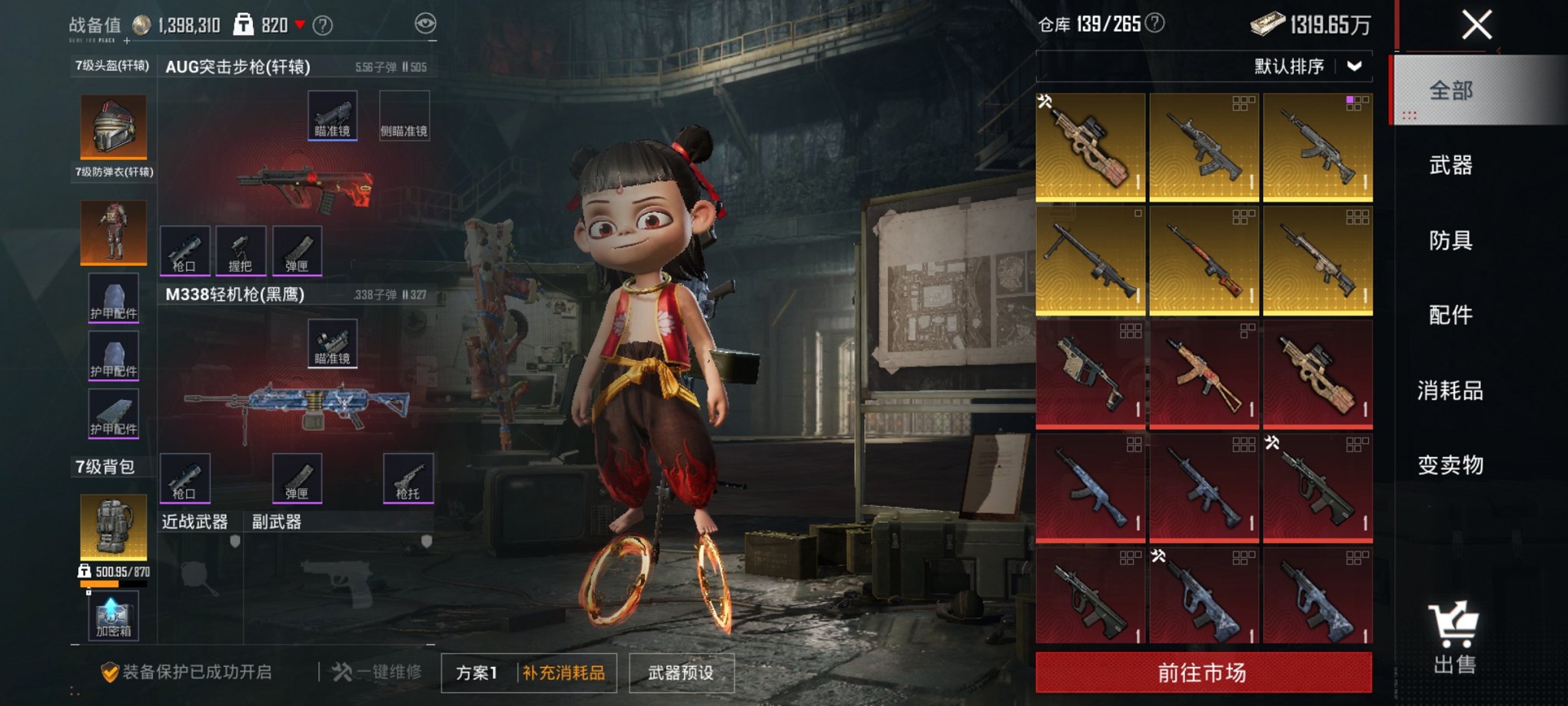Use the 一键维修 repair-all button
The height and width of the screenshot is (706, 1568).
tap(378, 672)
